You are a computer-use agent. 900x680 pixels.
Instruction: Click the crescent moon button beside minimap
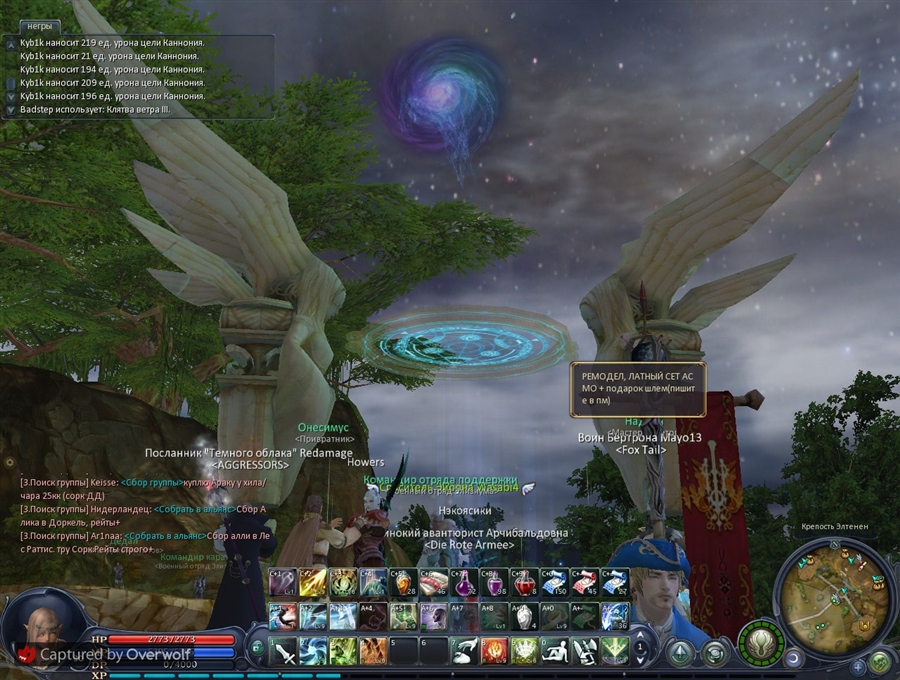(x=792, y=659)
